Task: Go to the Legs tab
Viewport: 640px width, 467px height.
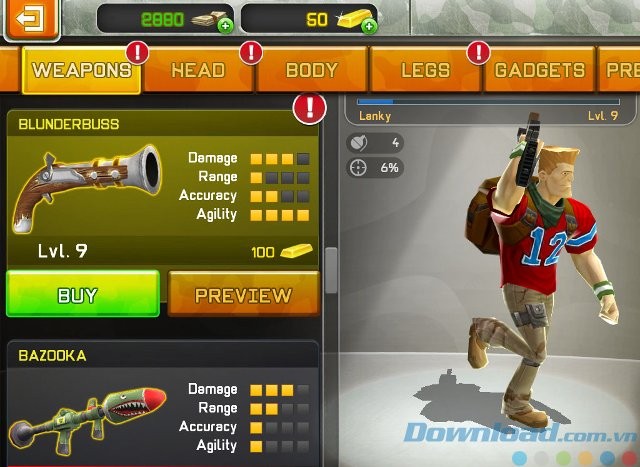Action: 425,70
